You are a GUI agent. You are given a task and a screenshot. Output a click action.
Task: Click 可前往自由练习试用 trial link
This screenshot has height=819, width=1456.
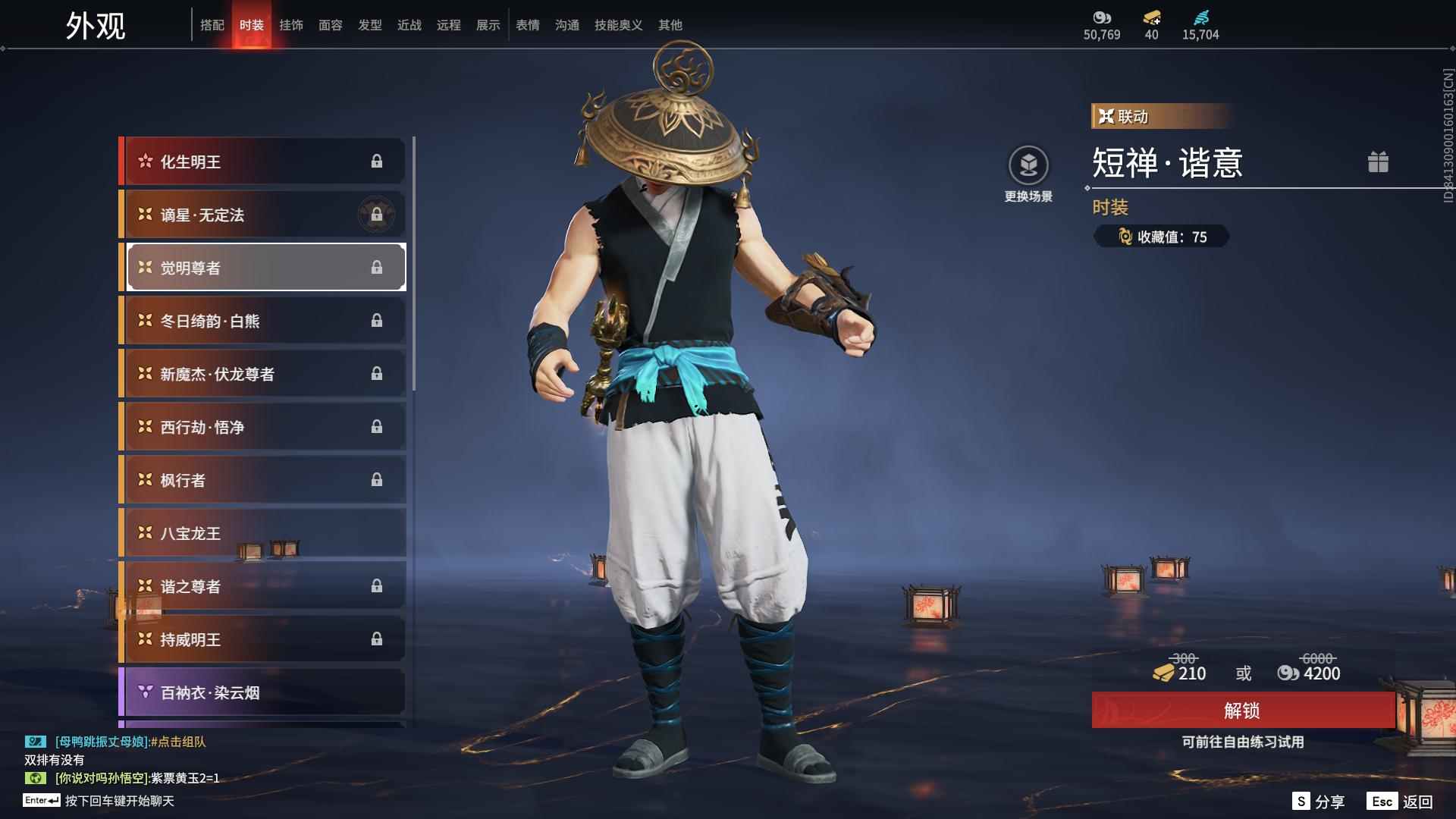click(1244, 743)
